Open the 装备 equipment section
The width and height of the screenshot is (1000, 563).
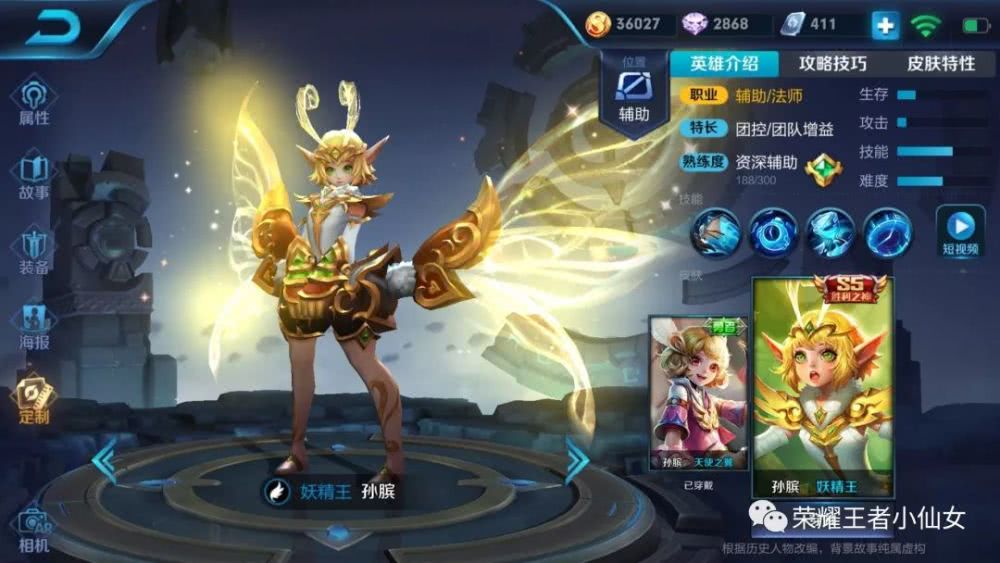point(33,251)
